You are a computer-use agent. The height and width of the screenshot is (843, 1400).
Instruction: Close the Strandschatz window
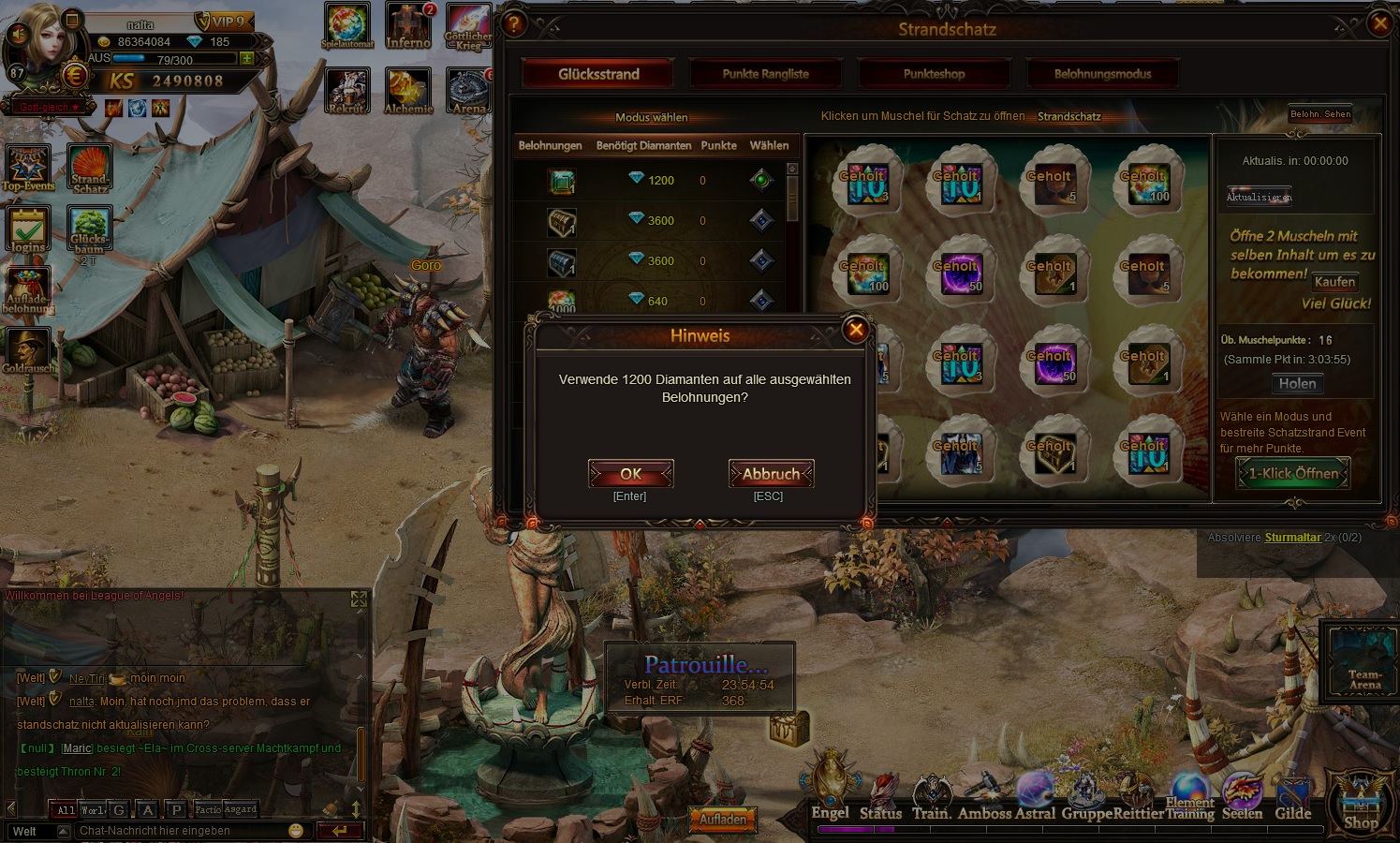pos(1379,24)
